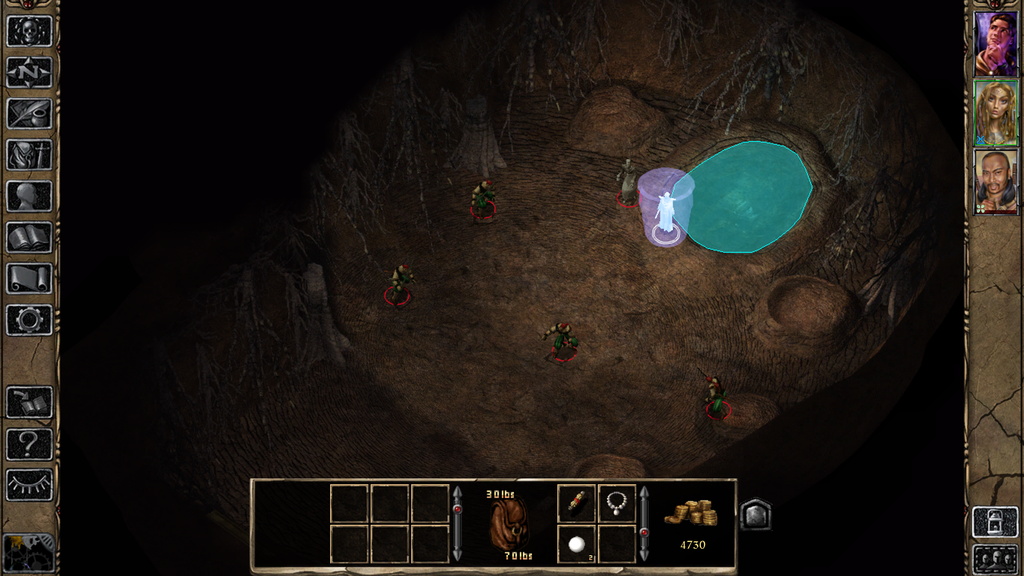Select the blonde woman portrait
Viewport: 1024px width, 576px height.
[x=996, y=113]
